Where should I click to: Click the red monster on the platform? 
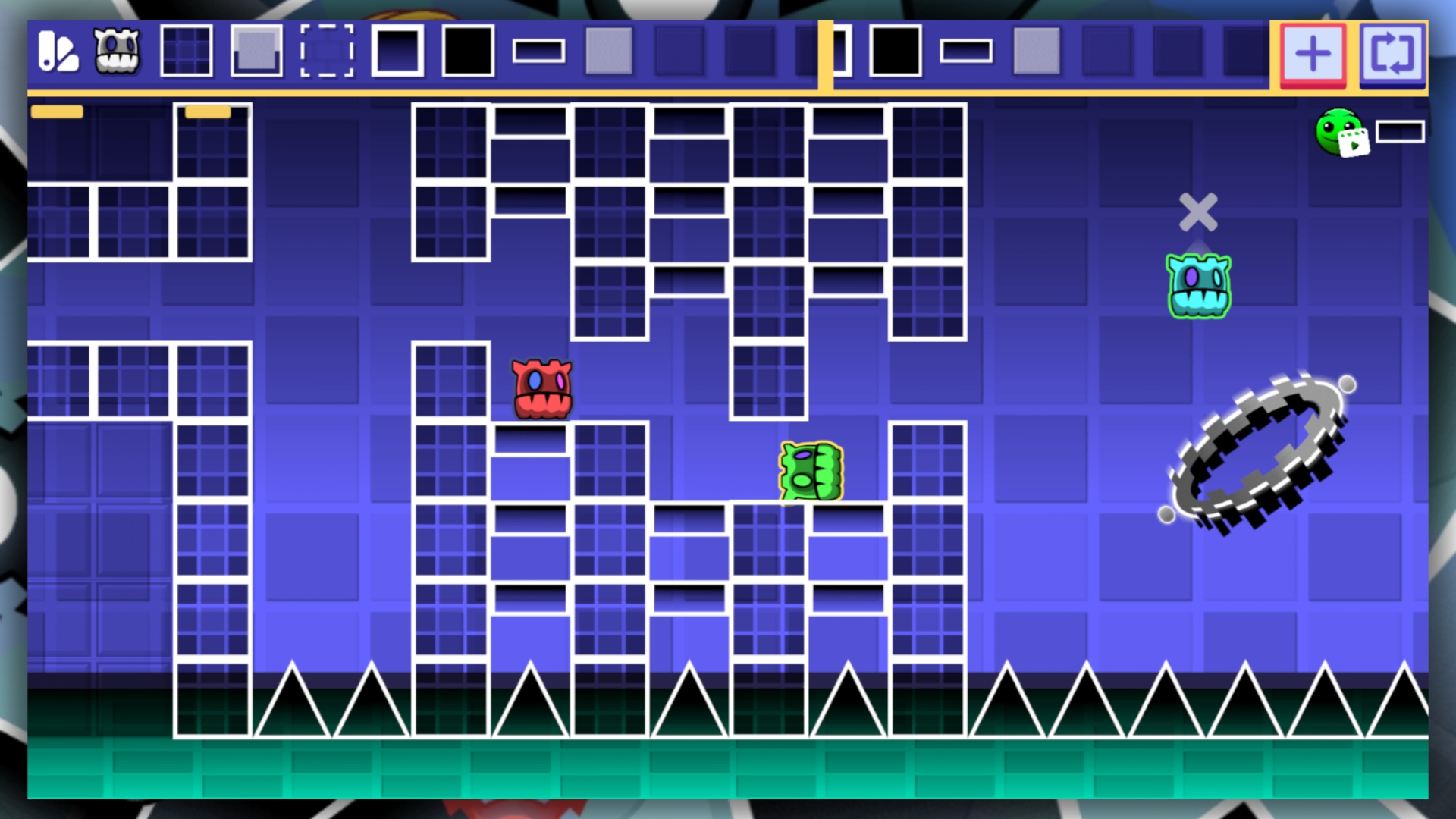tap(541, 388)
